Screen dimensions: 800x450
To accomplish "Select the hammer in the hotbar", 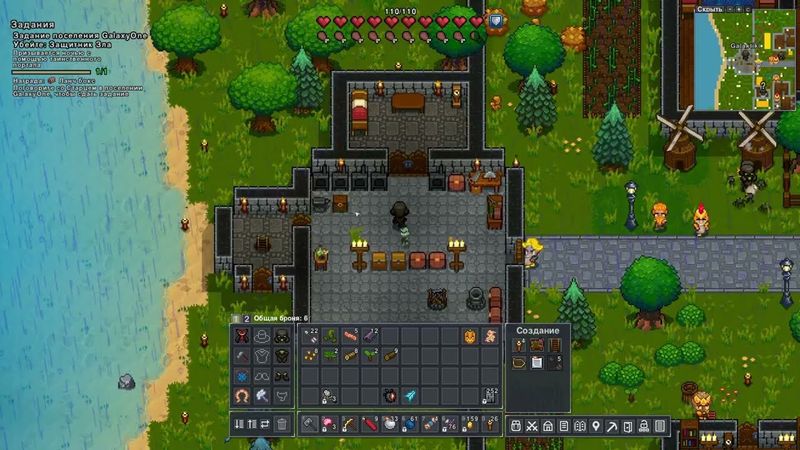I will coord(309,425).
